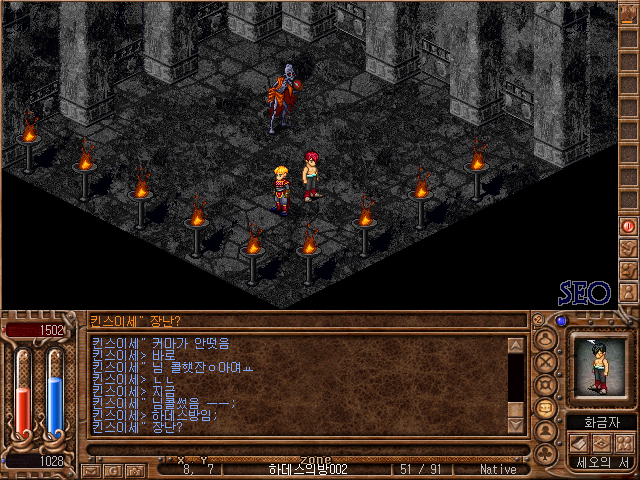Click the crossed swords round button
The image size is (640, 480).
pos(546,361)
